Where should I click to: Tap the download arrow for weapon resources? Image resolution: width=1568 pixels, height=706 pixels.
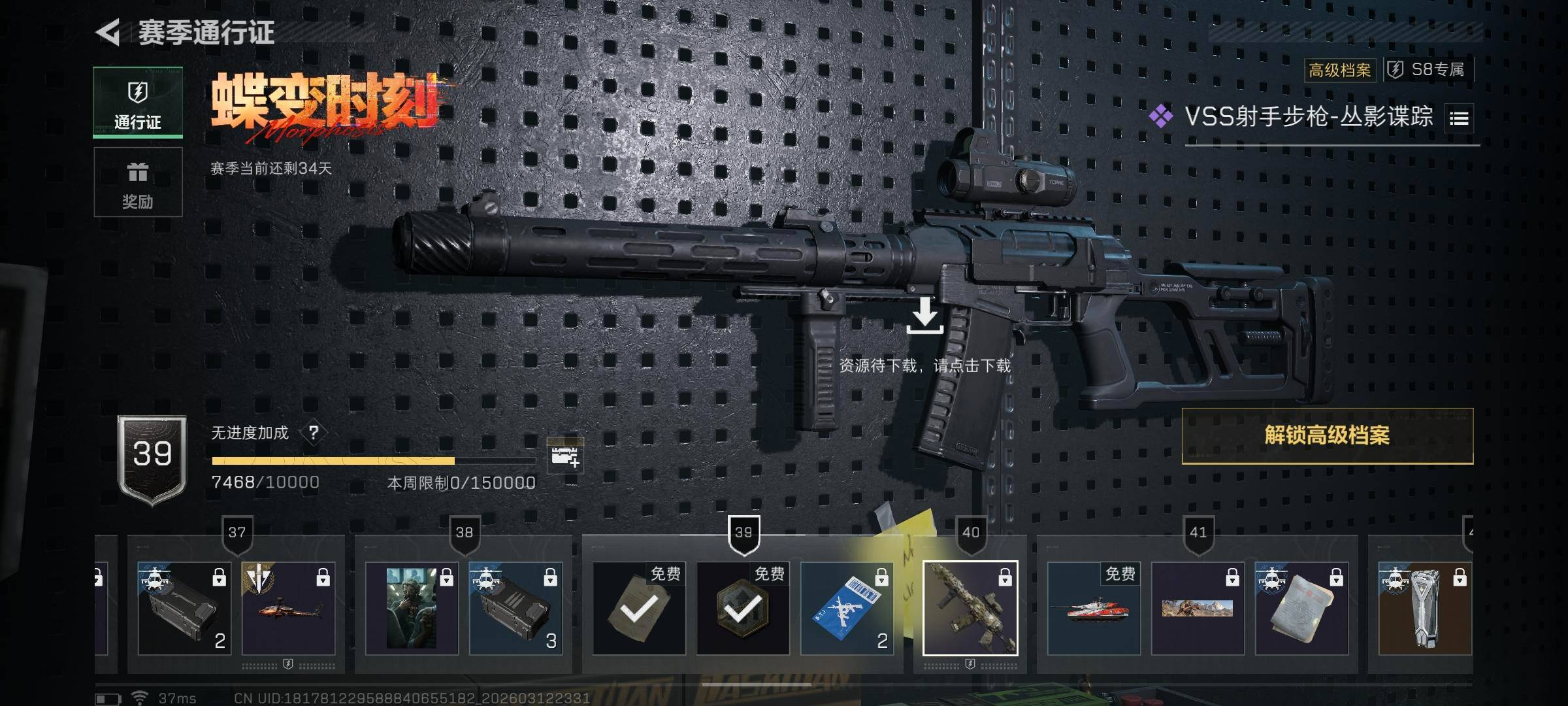[x=924, y=316]
